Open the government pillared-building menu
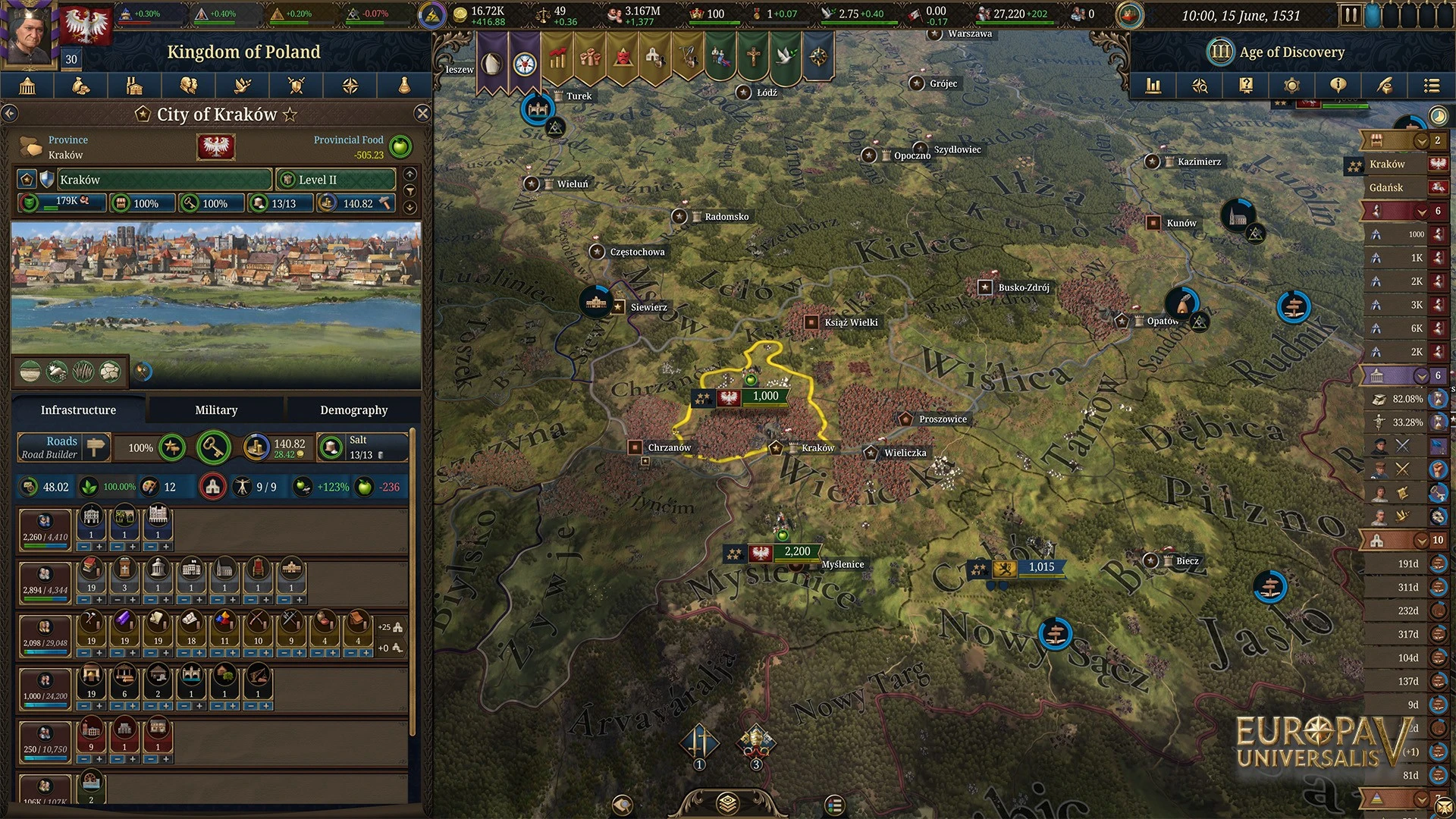1456x819 pixels. point(27,86)
